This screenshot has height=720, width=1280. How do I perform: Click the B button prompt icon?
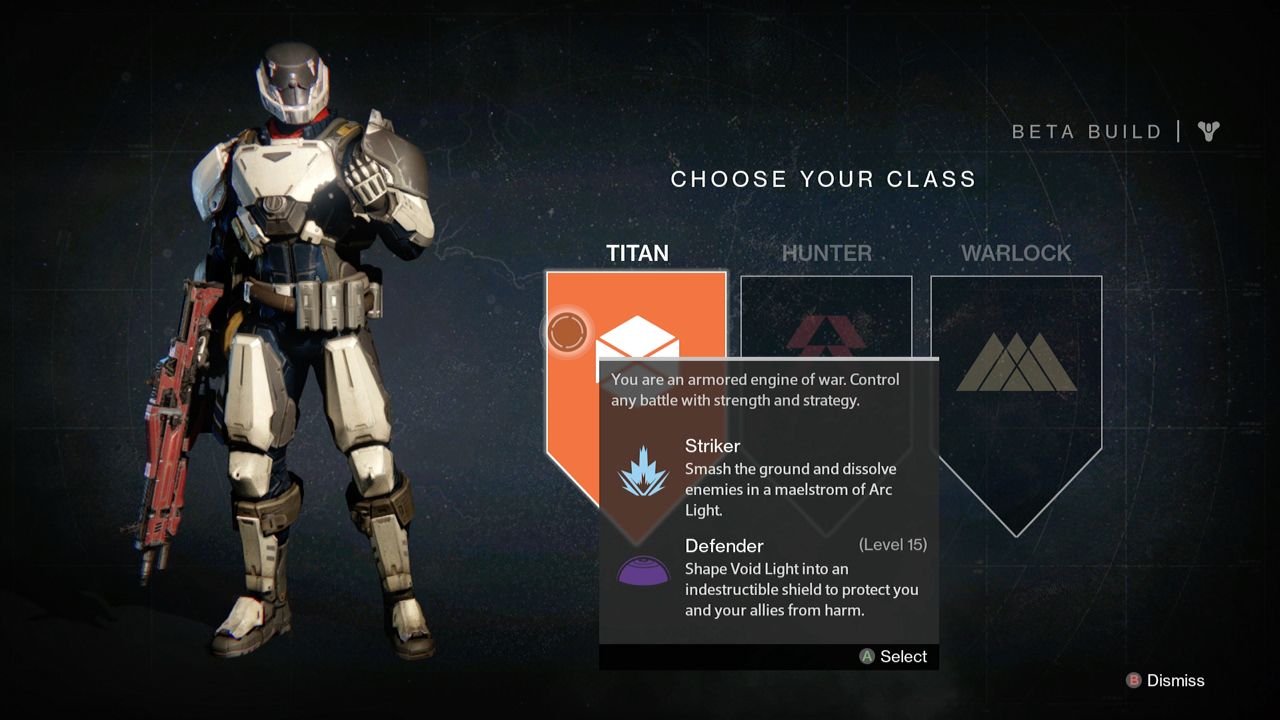(x=1132, y=680)
